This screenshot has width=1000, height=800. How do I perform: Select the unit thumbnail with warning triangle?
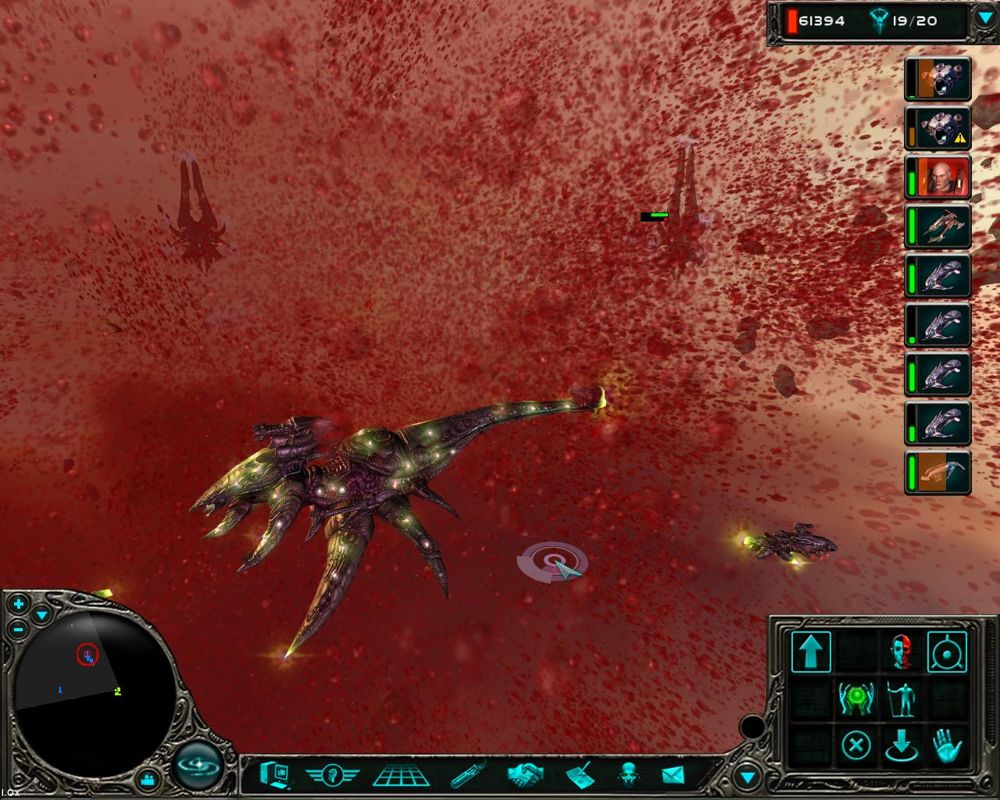tap(939, 129)
